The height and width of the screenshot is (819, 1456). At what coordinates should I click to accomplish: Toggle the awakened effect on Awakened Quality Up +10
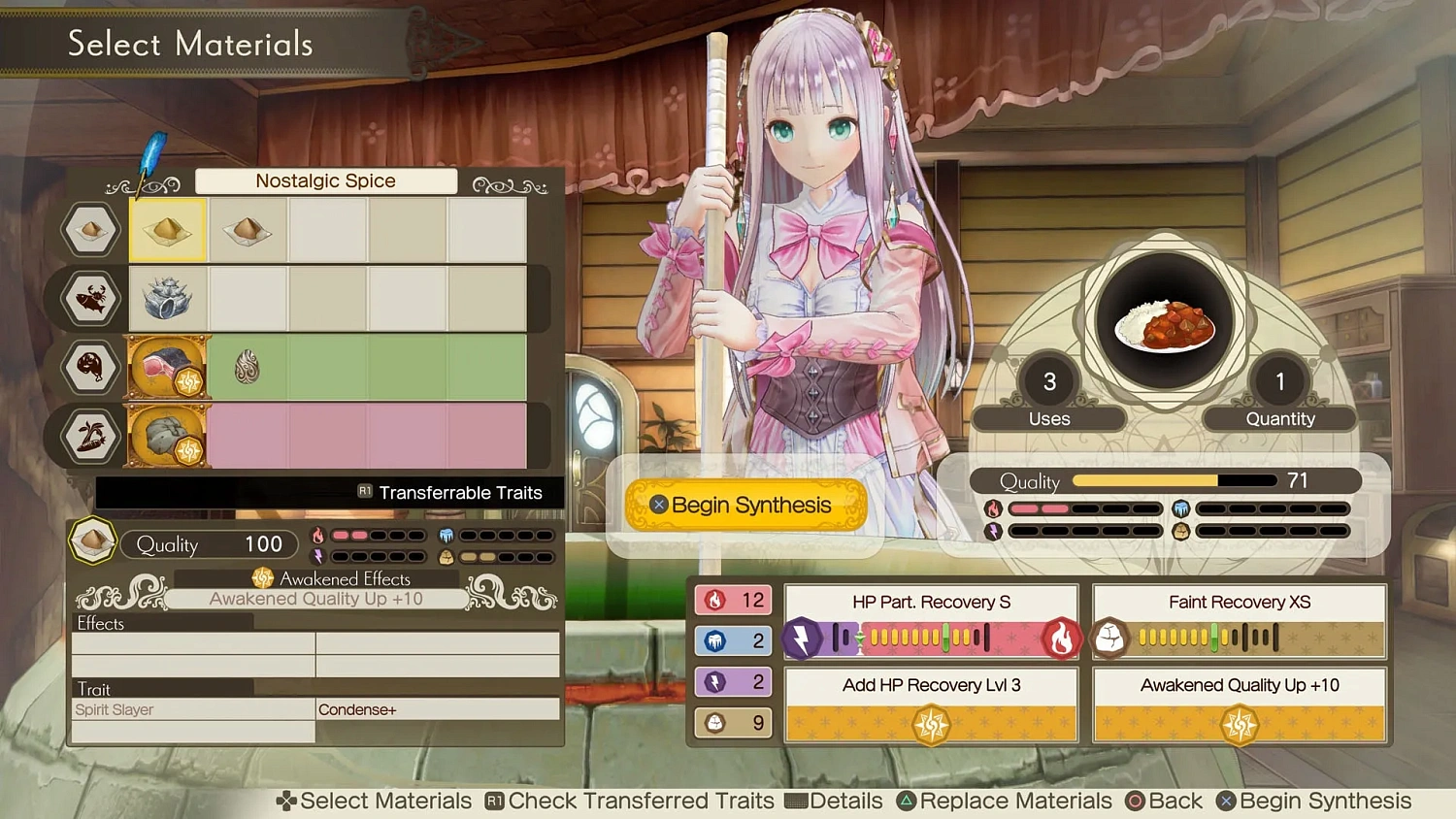point(1240,724)
